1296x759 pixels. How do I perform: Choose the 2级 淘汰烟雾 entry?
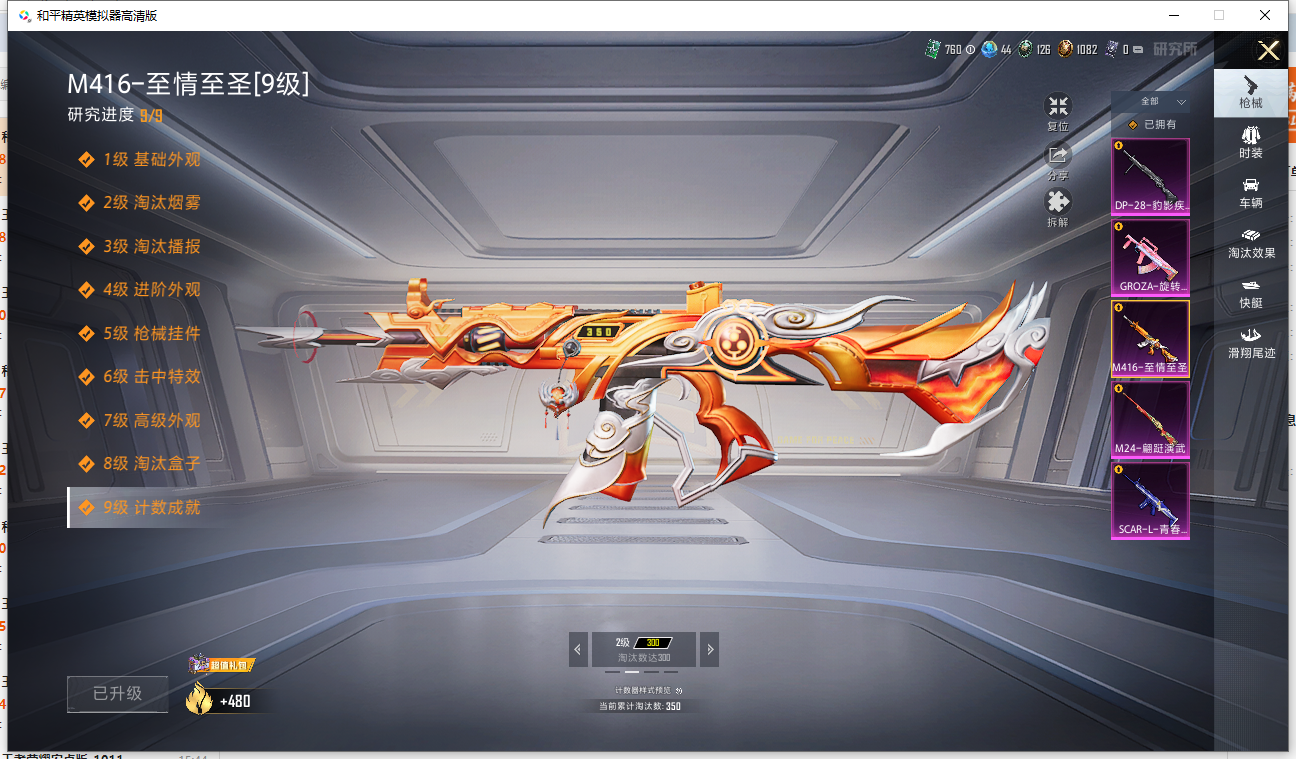point(151,202)
